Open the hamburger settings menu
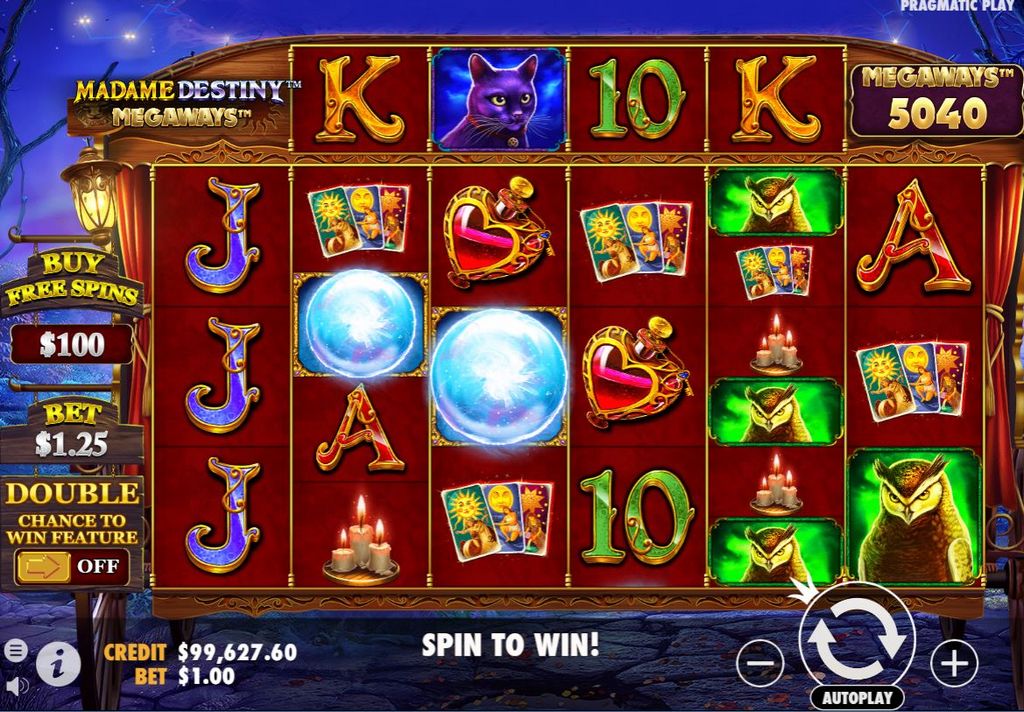Image resolution: width=1024 pixels, height=712 pixels. tap(15, 649)
